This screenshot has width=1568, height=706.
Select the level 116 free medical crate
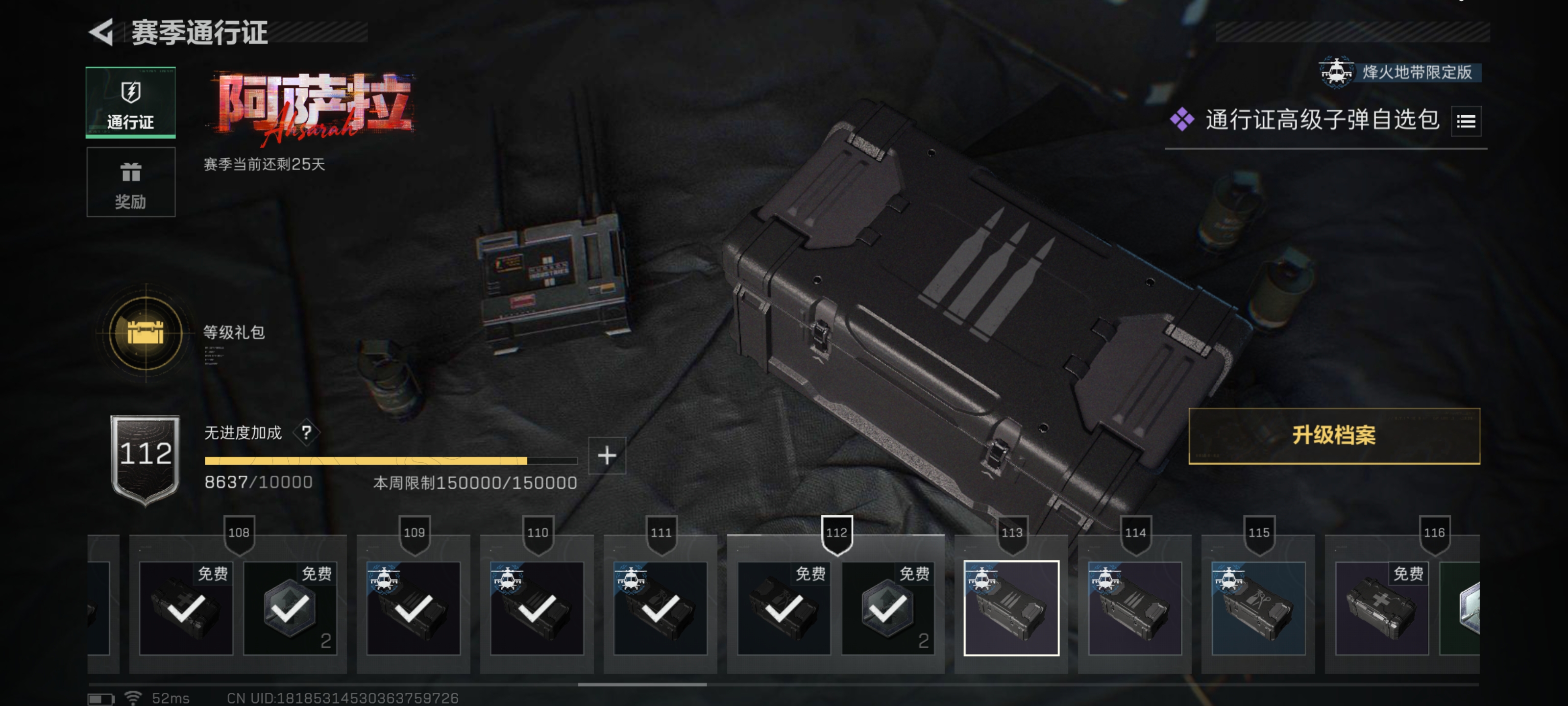[1381, 608]
